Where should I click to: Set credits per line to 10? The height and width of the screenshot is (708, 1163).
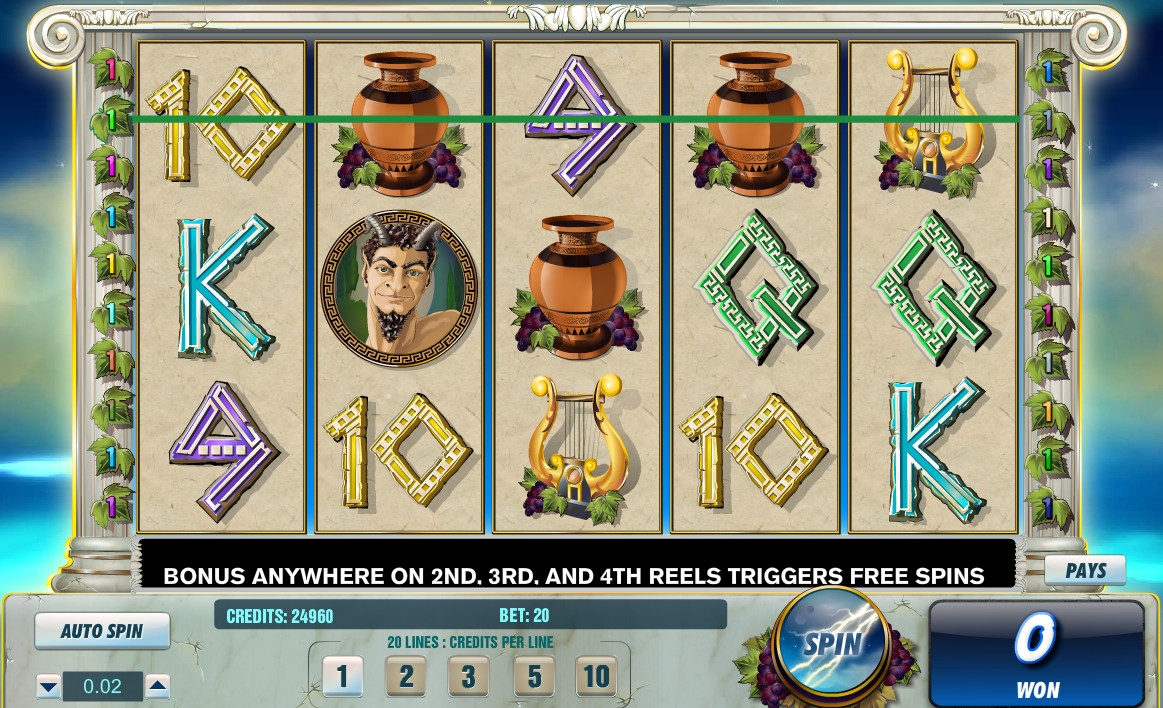(596, 677)
